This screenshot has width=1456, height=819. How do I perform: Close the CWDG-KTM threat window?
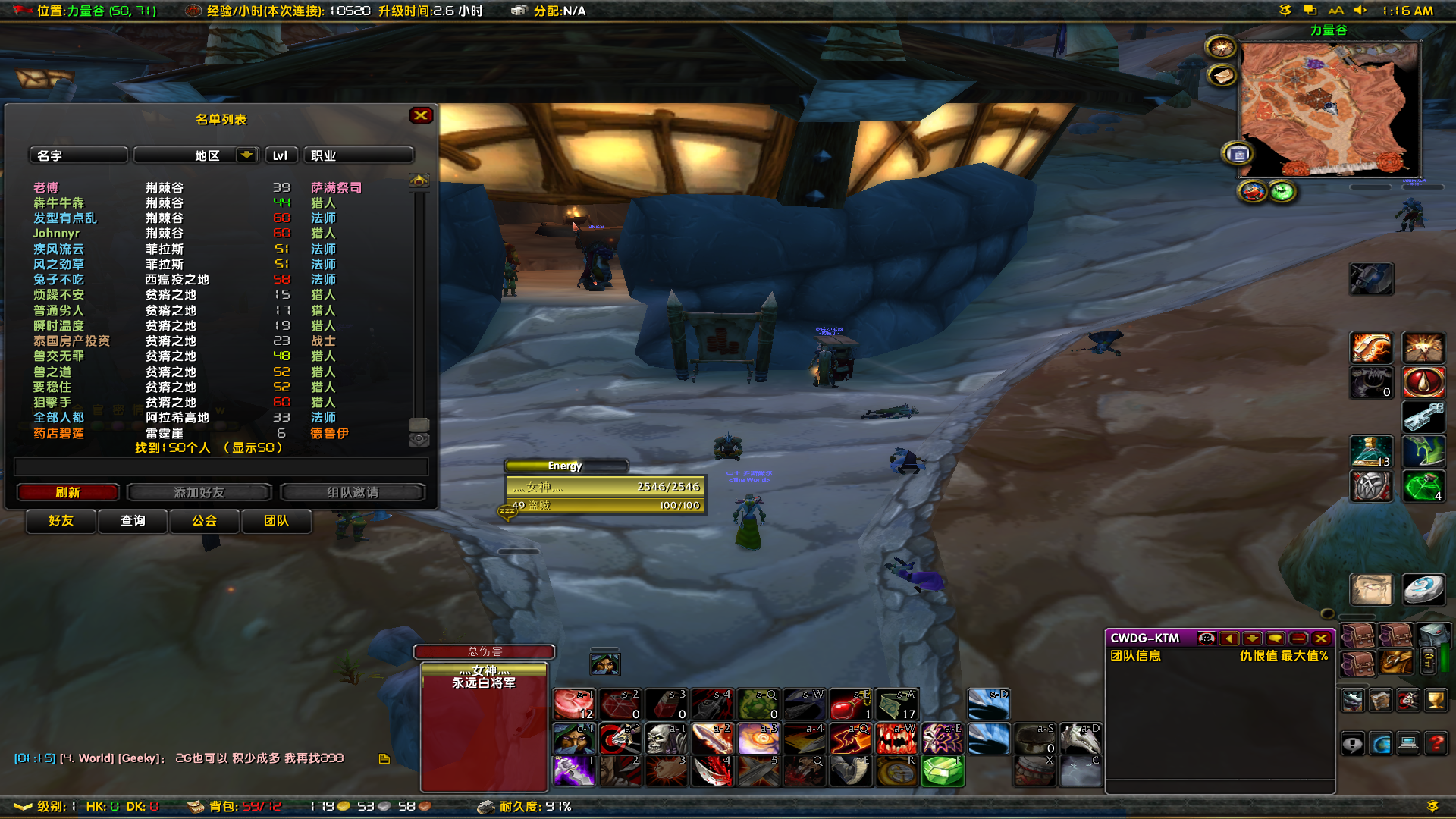coord(1321,639)
